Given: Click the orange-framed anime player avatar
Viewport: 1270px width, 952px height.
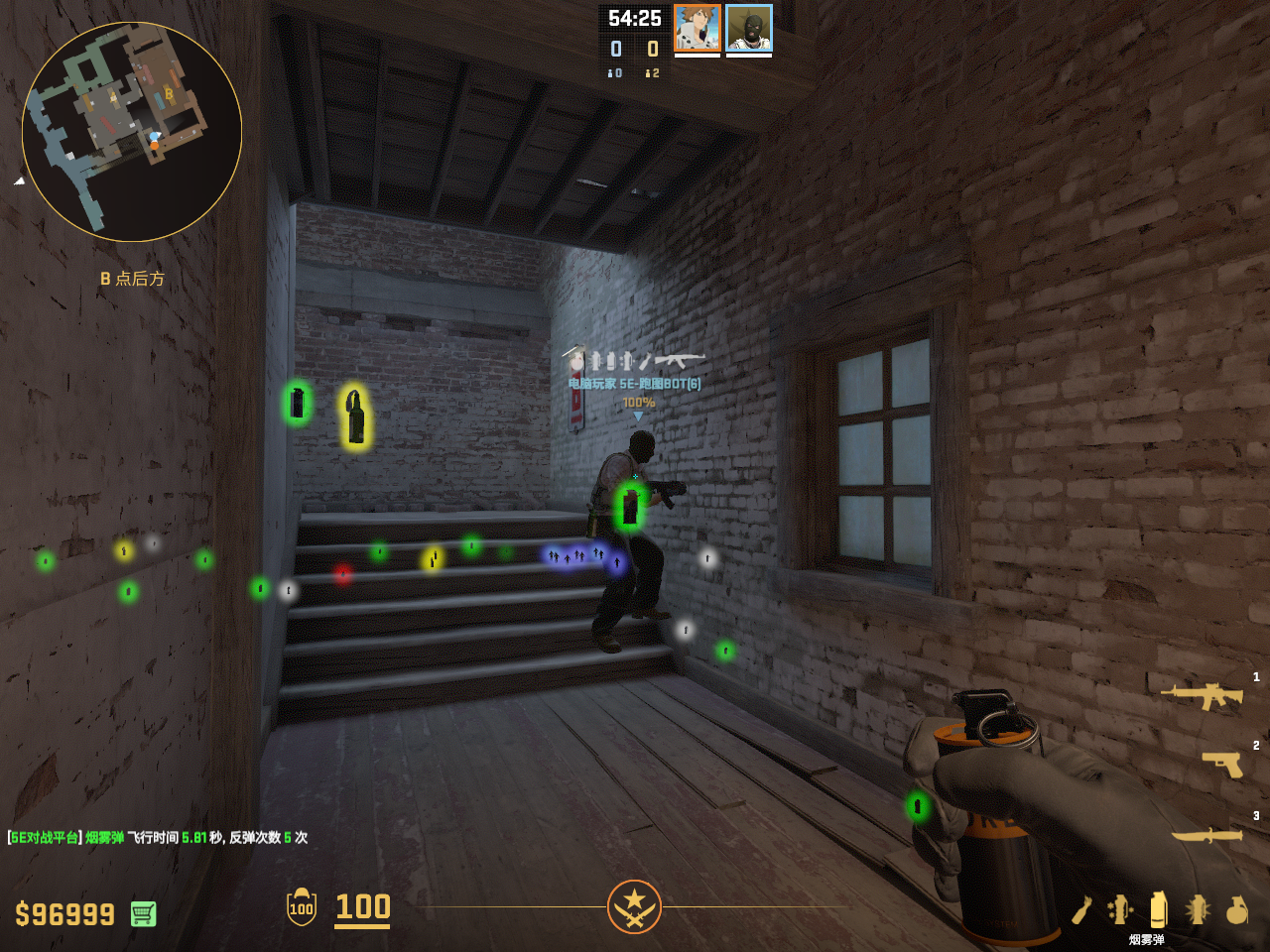Looking at the screenshot, I should (698, 28).
